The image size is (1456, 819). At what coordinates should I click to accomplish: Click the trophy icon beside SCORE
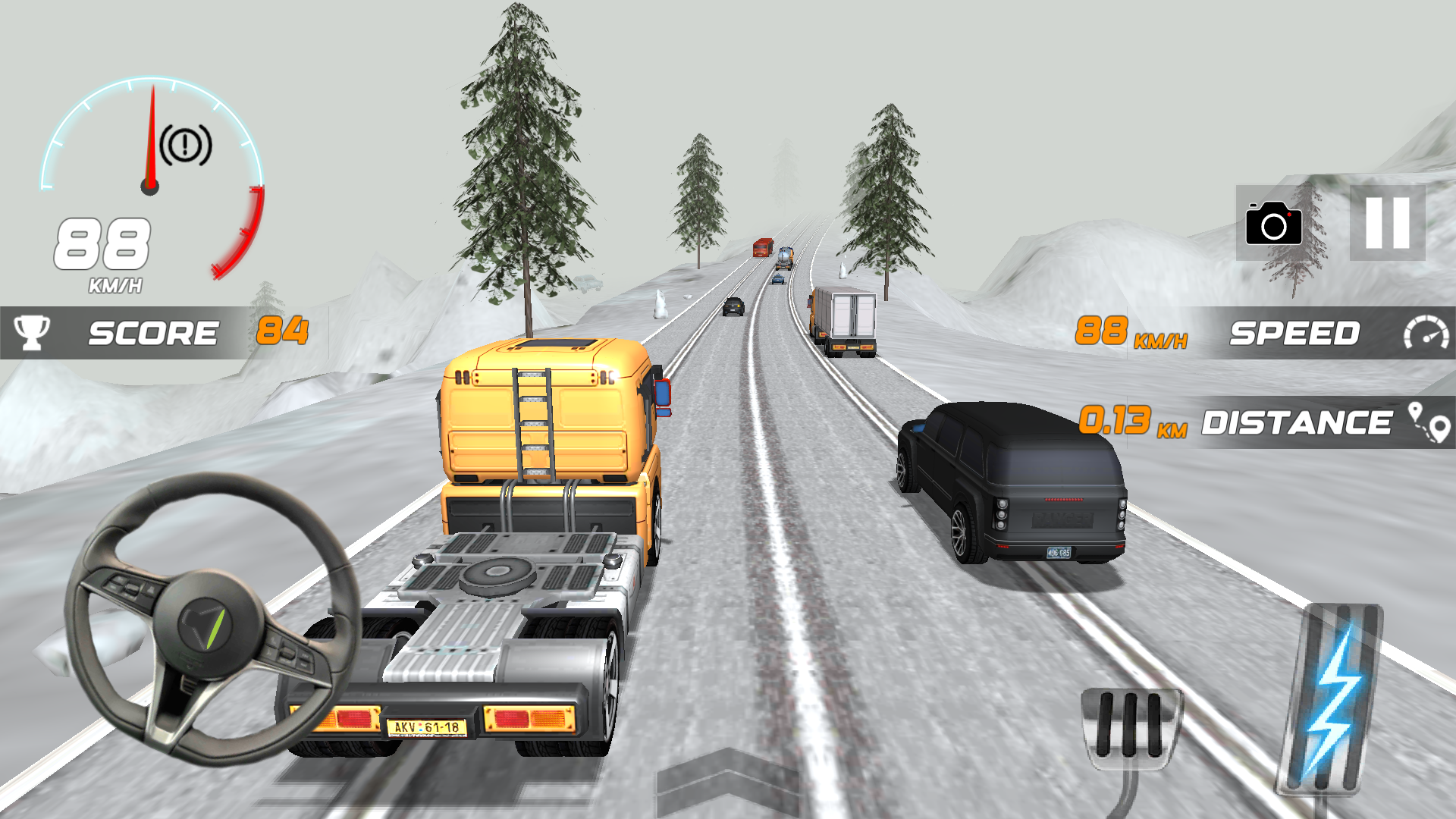tap(29, 332)
